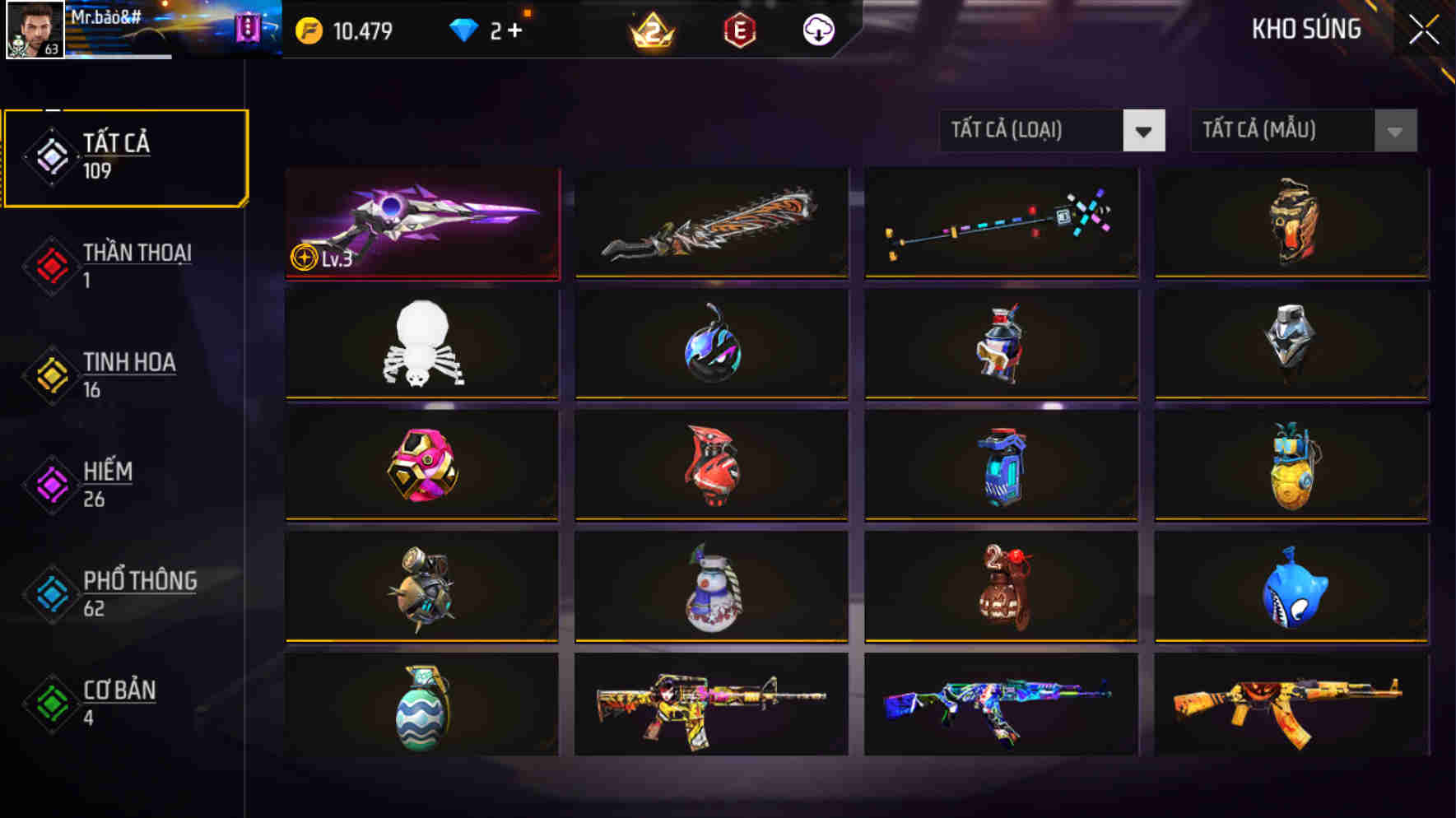
Task: Toggle selection of the purple katana slot
Action: click(421, 224)
